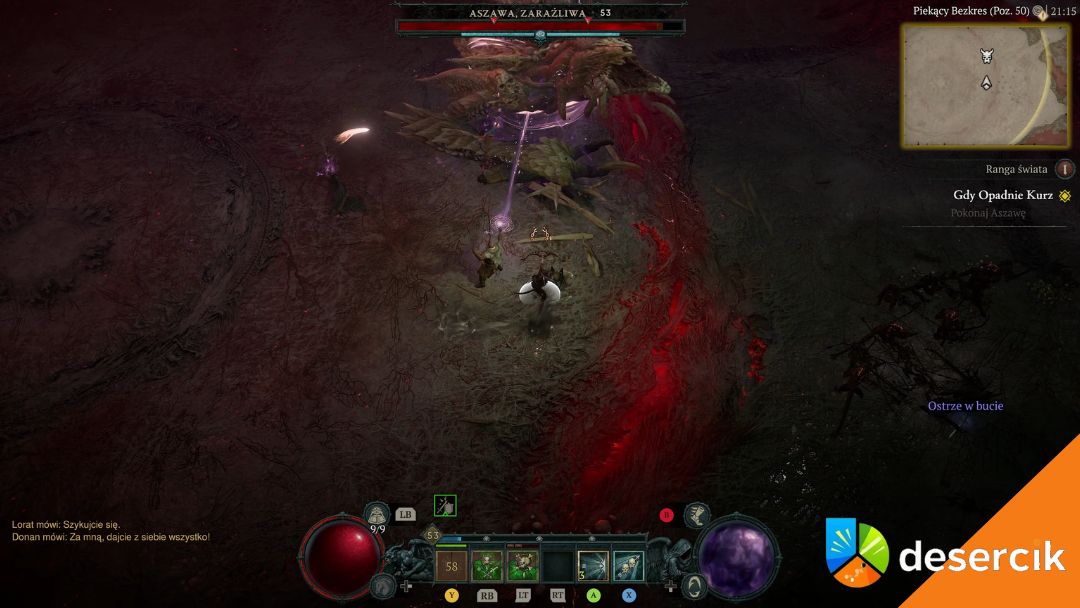Use the healing potion helmet icon

click(377, 516)
